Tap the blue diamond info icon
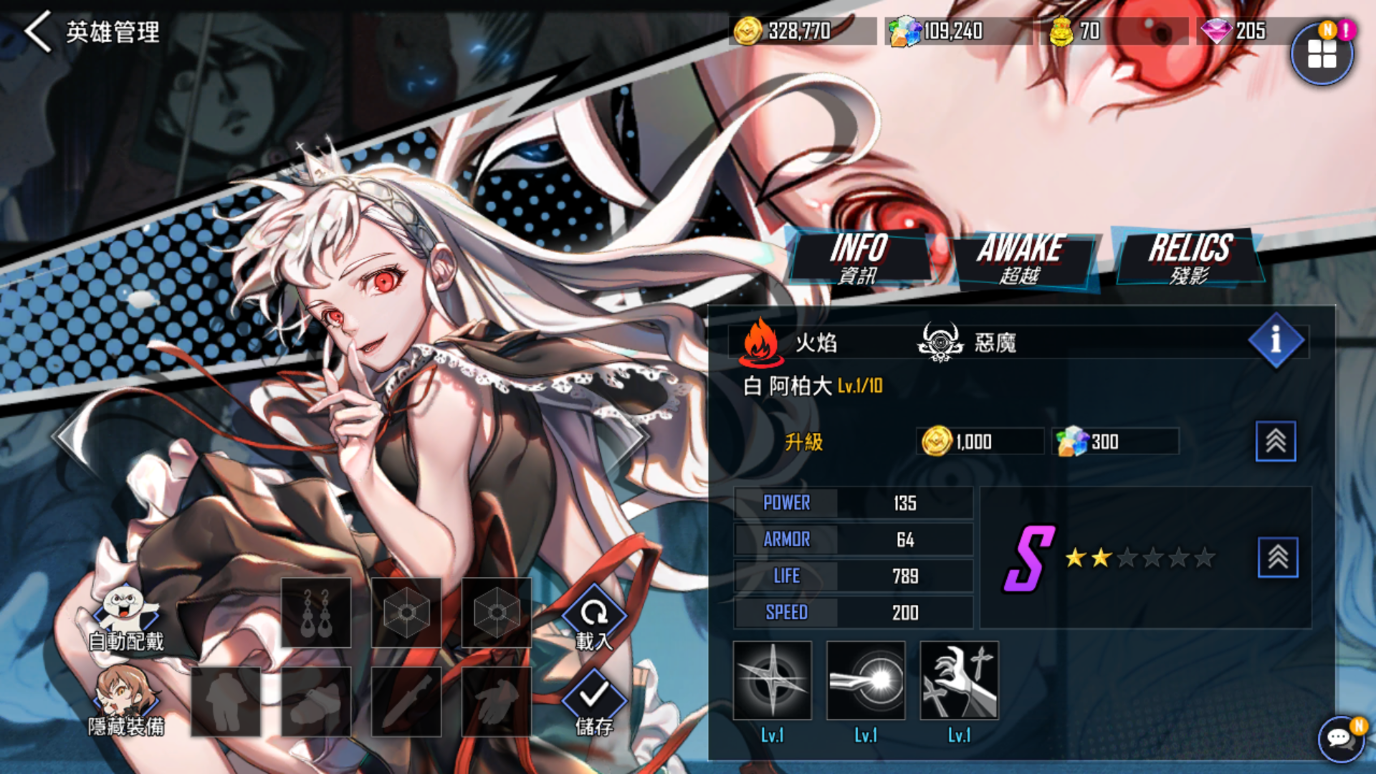 pos(1277,340)
